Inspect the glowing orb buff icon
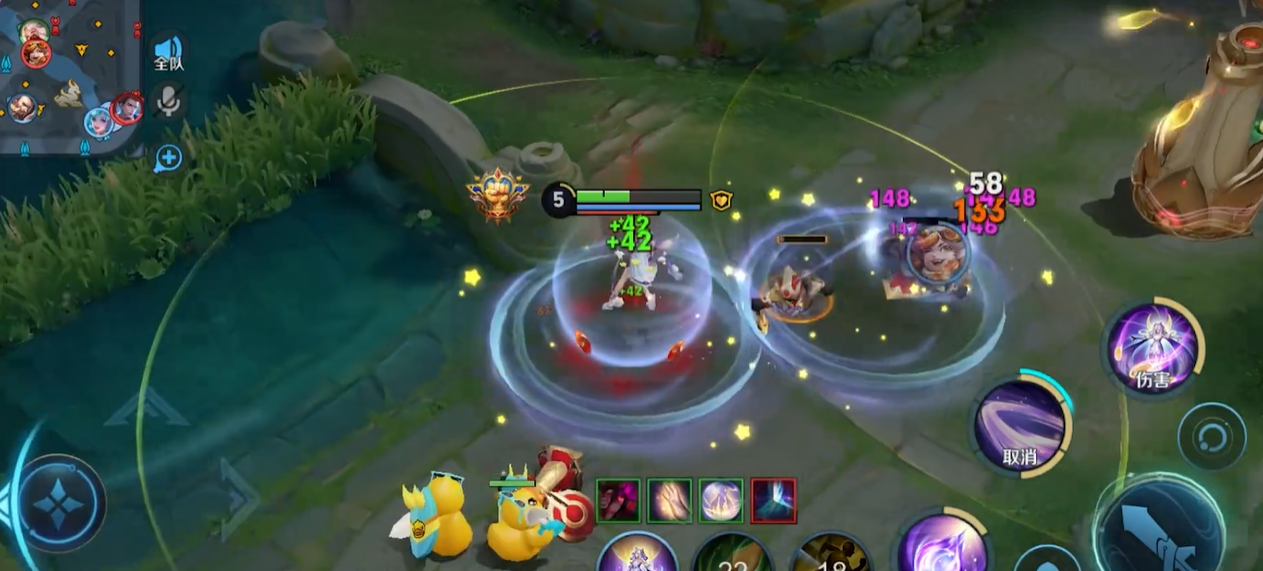Image resolution: width=1263 pixels, height=571 pixels. (x=721, y=501)
